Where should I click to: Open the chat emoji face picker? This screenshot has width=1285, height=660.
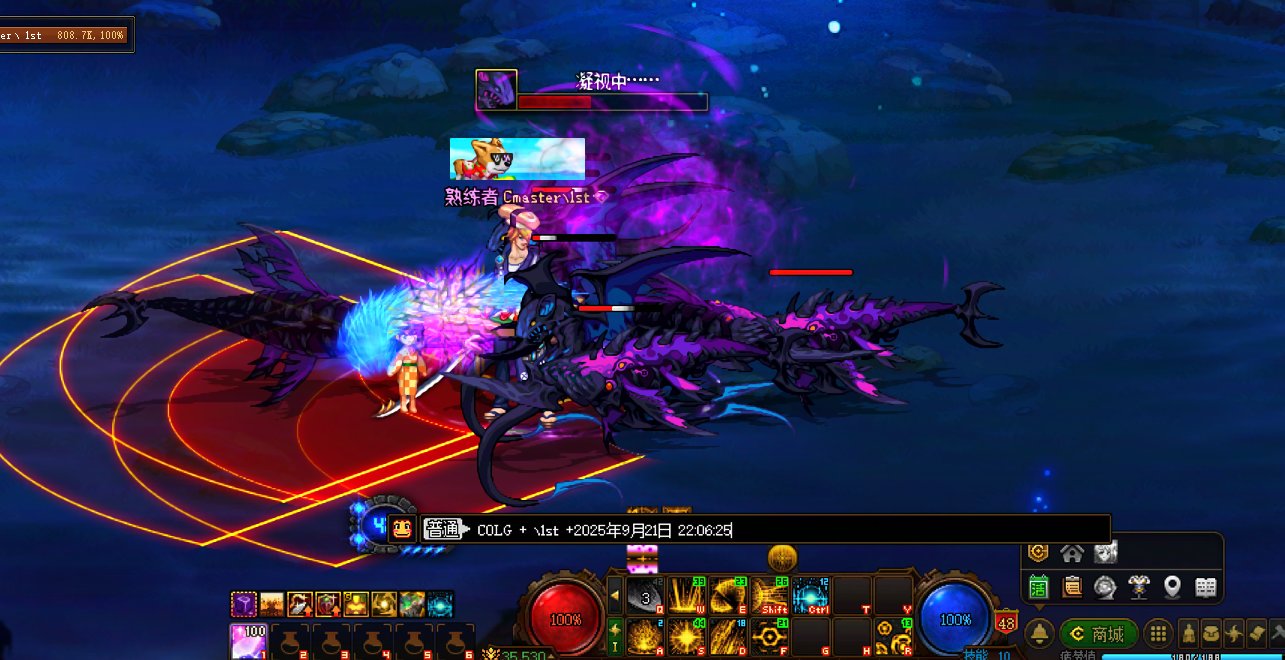click(404, 529)
